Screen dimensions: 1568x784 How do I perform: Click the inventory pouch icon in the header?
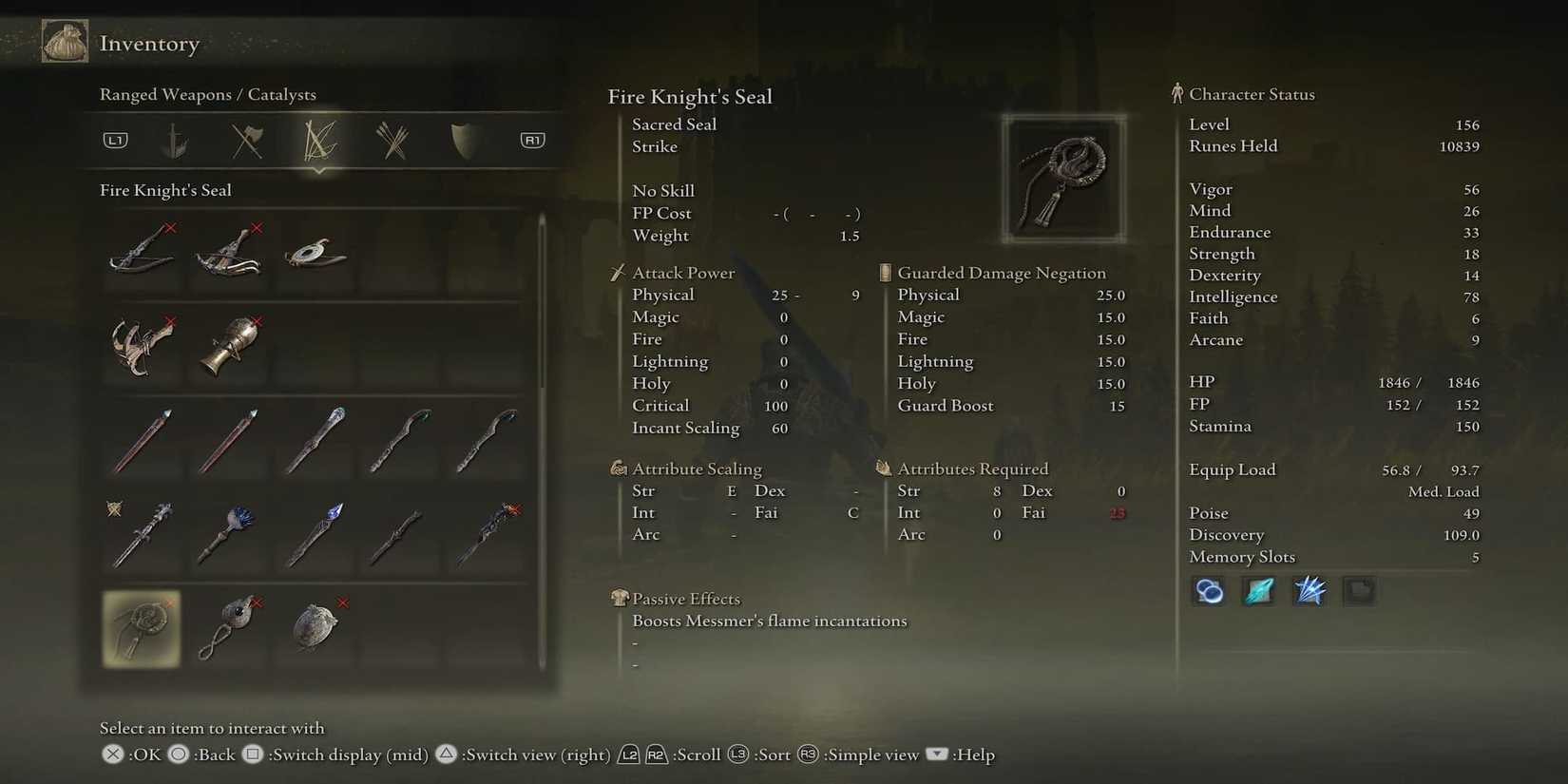coord(64,42)
